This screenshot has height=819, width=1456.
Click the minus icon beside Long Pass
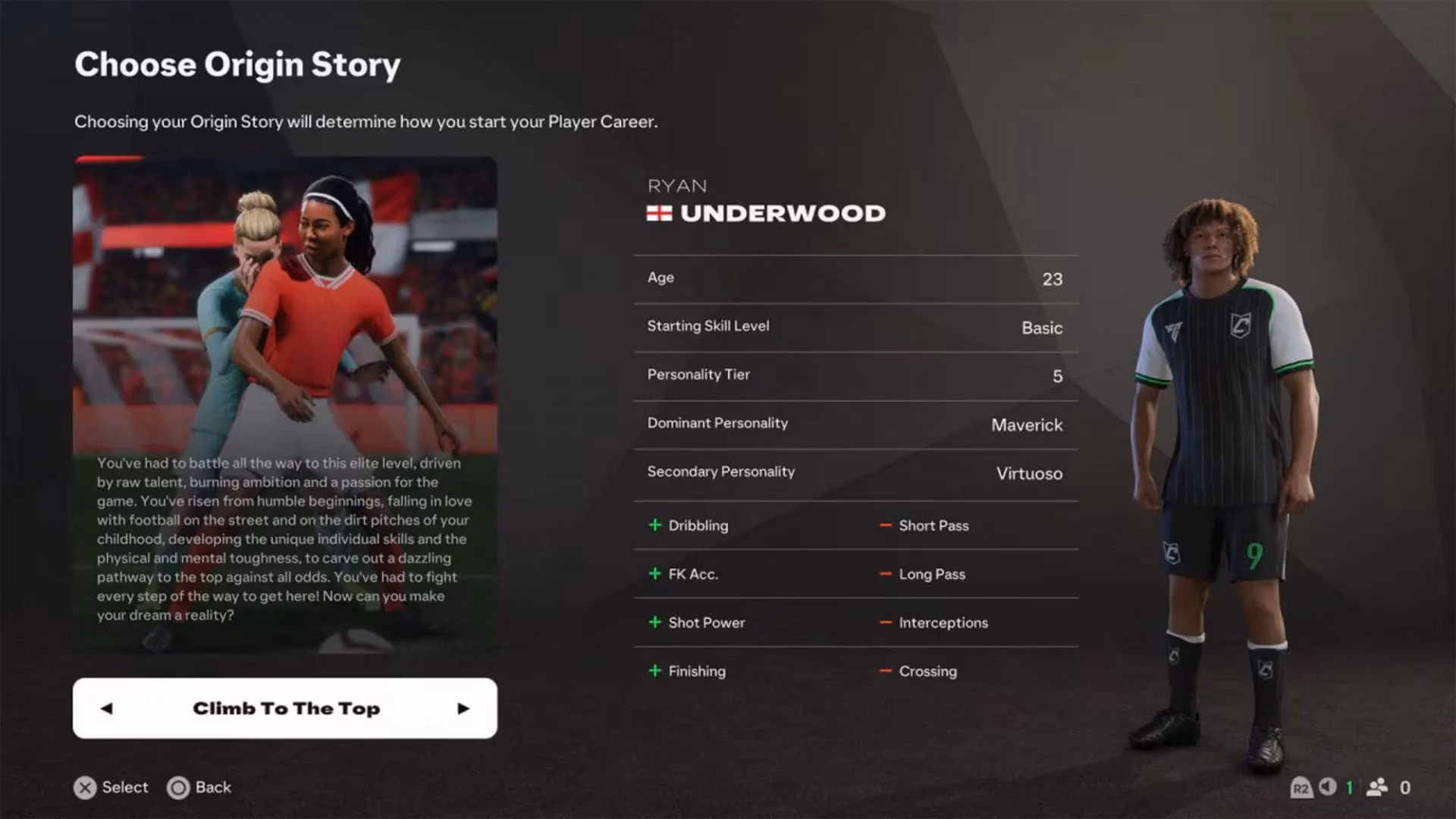coord(885,574)
